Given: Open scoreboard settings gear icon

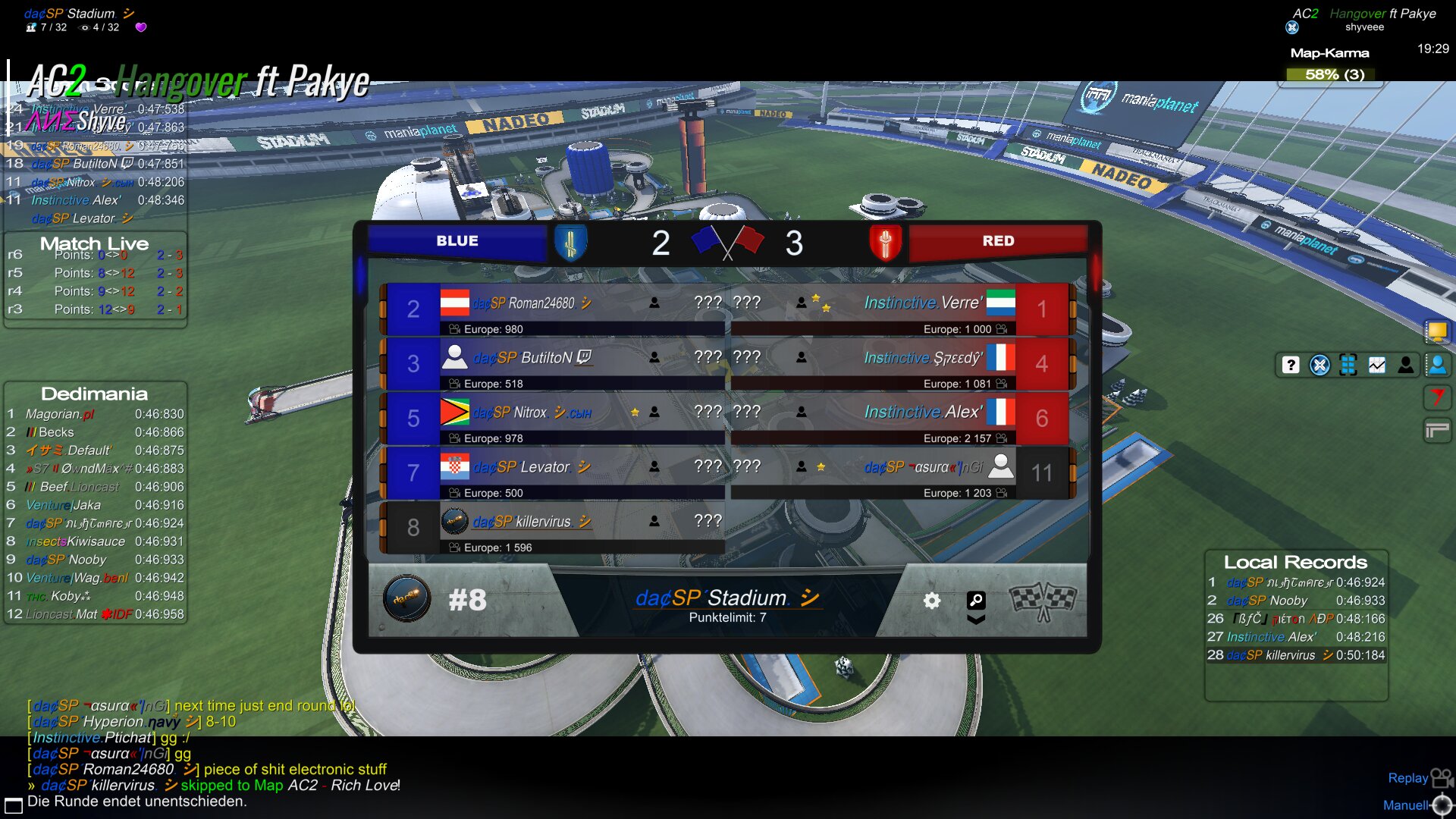Looking at the screenshot, I should point(932,601).
